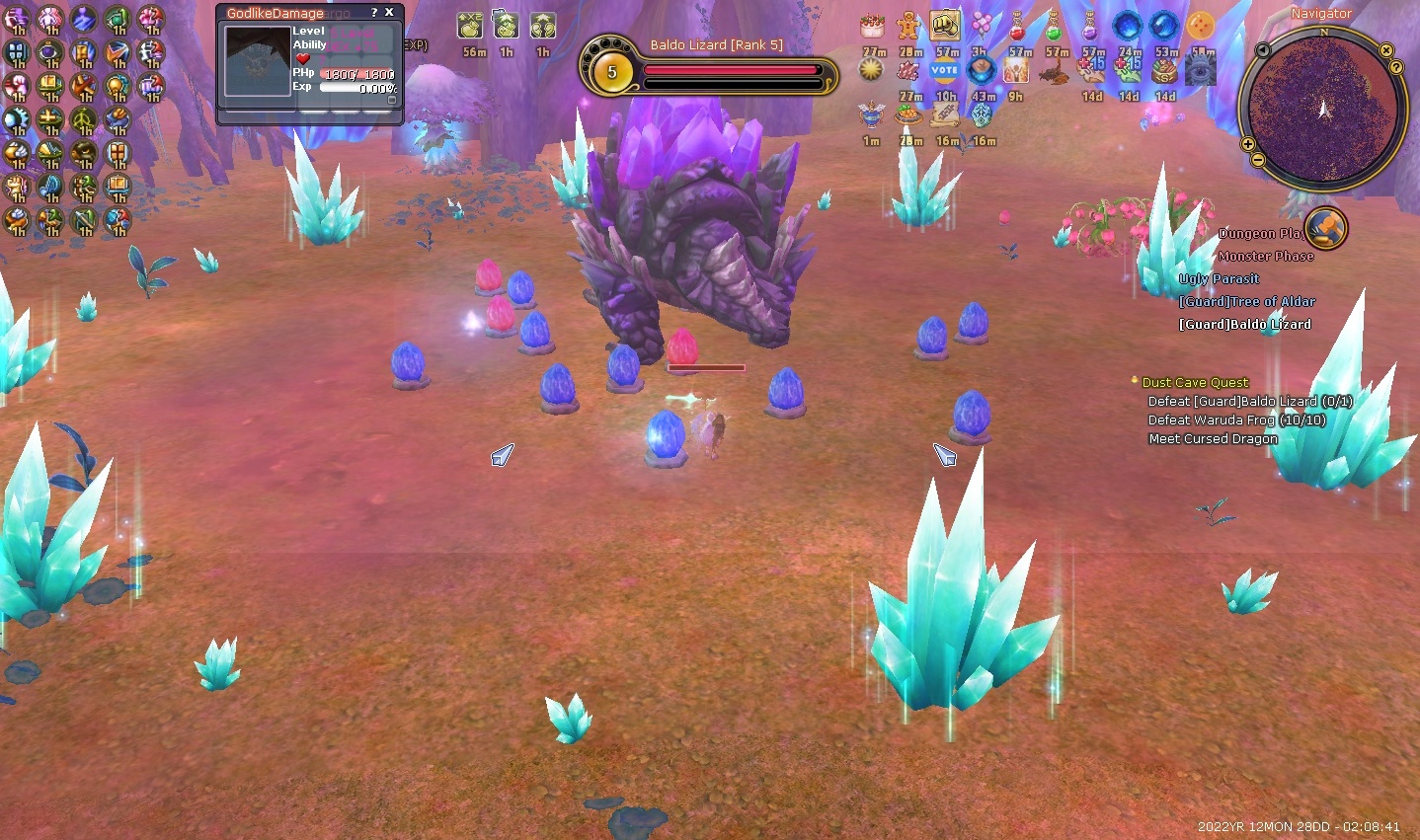
Task: Open the hammer dungeon button
Action: pos(1325,228)
